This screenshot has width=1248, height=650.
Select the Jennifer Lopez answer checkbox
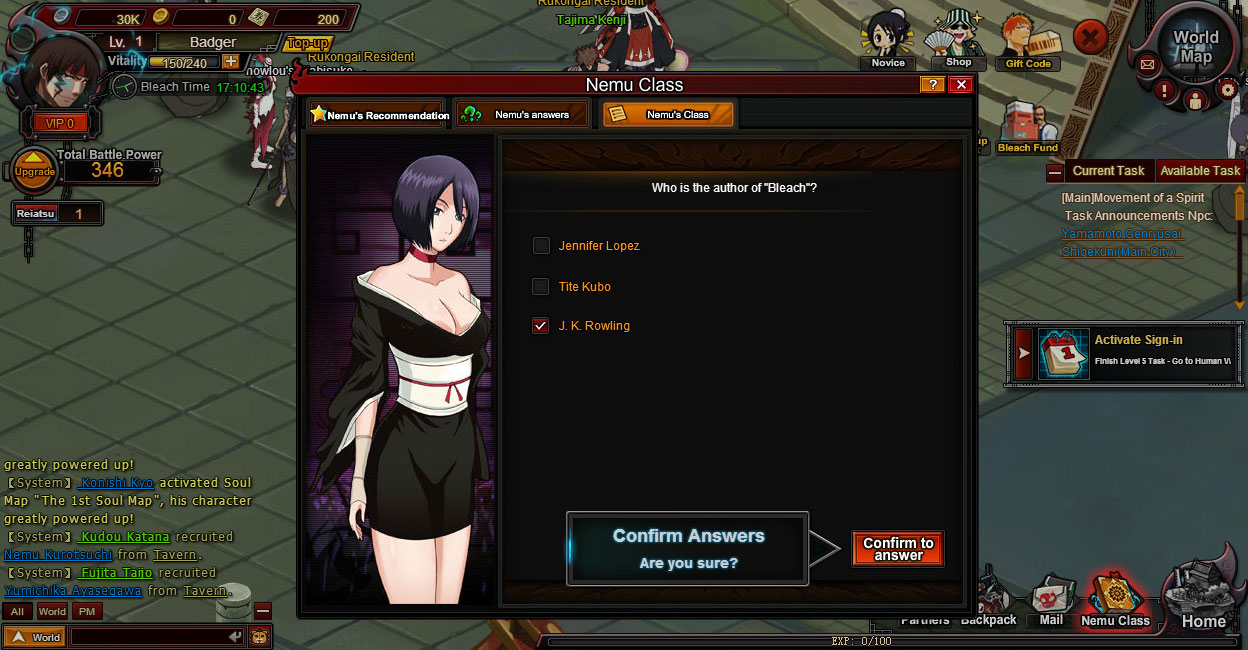(x=541, y=246)
